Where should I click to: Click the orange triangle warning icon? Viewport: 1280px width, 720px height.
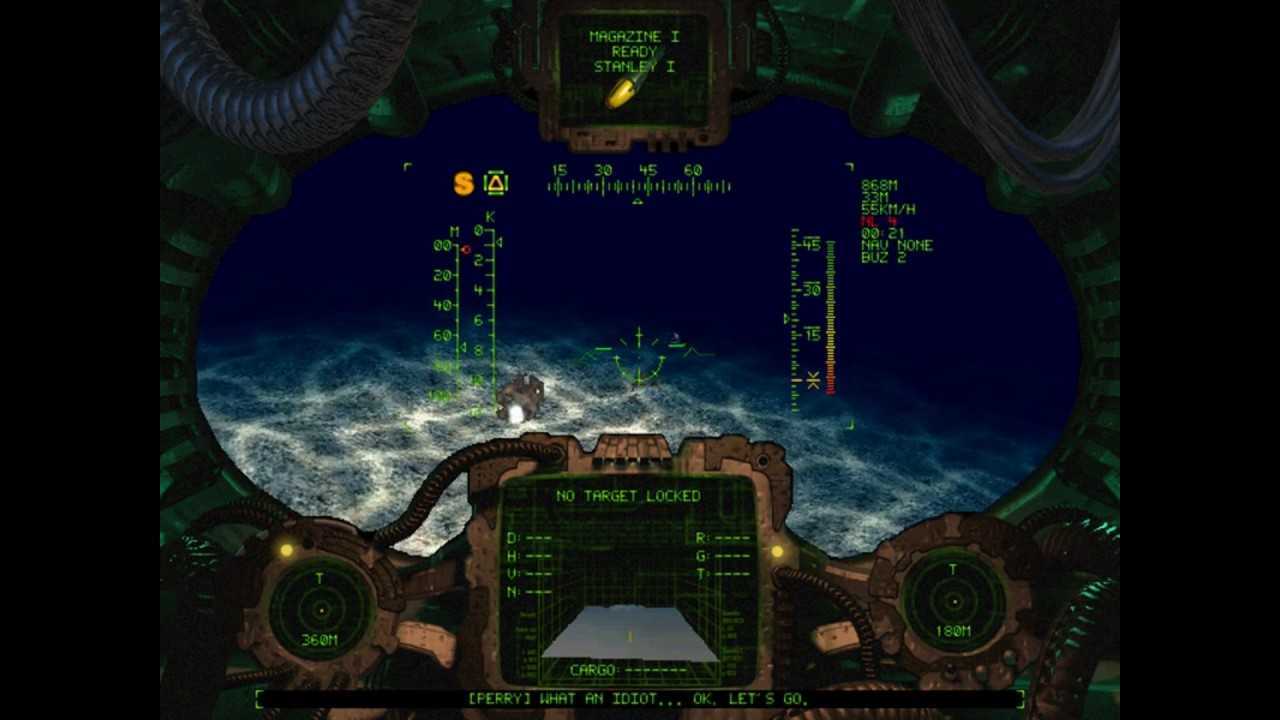(x=496, y=183)
